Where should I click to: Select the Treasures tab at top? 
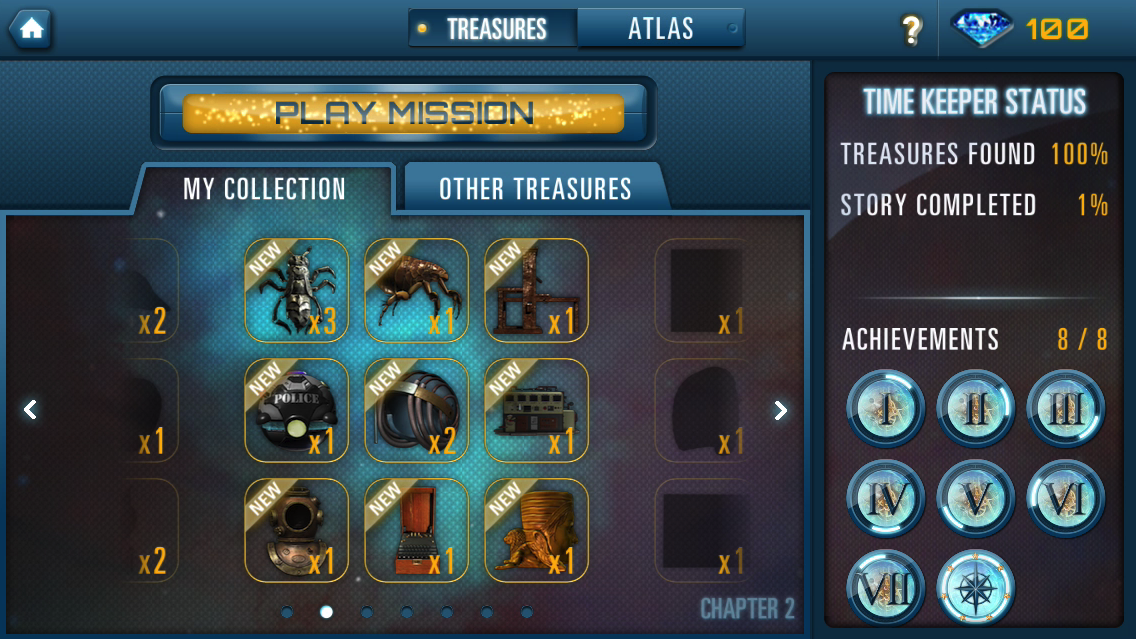(495, 29)
